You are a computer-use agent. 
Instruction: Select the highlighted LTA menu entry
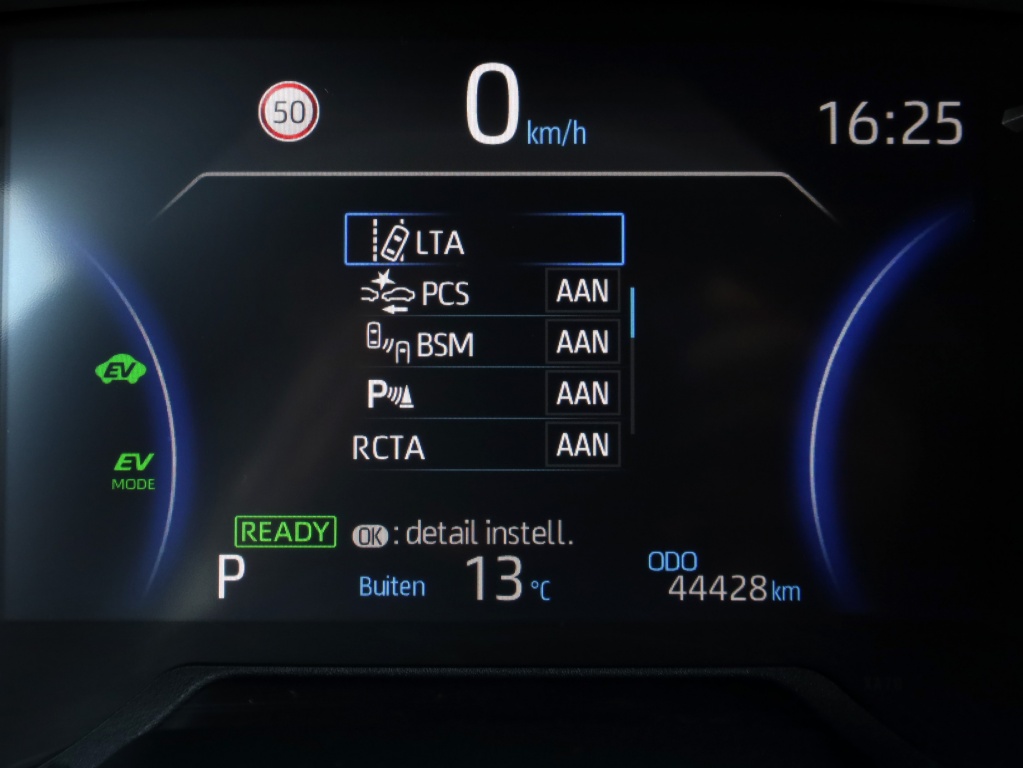tap(483, 240)
